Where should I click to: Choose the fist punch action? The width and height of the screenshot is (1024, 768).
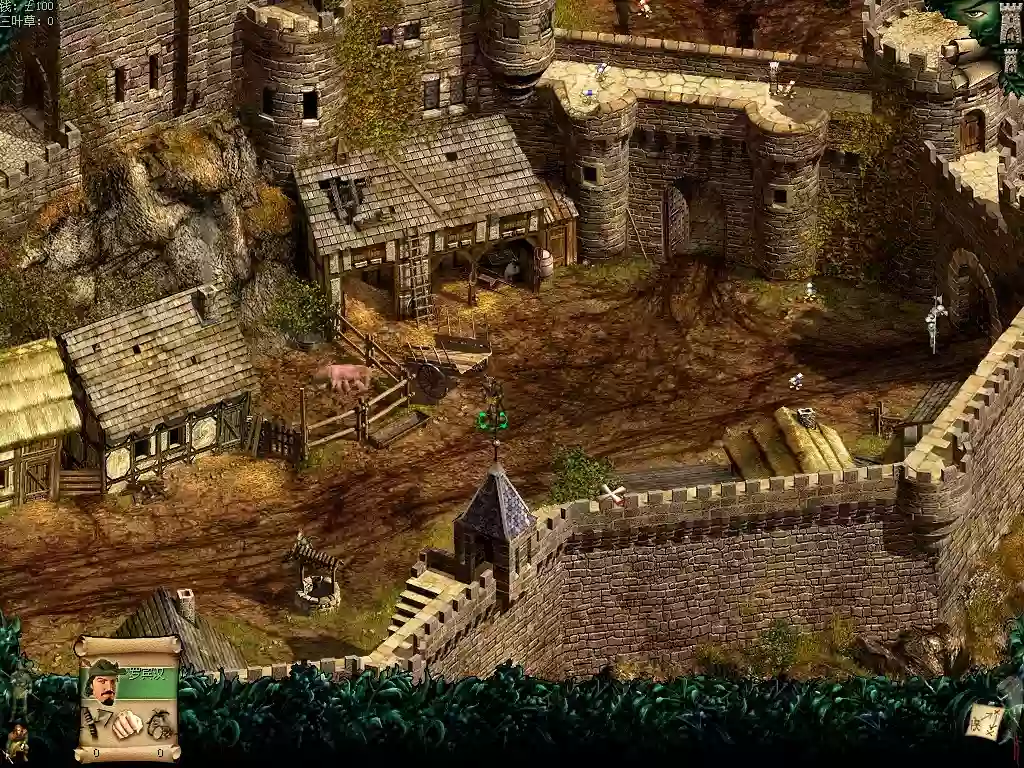(127, 724)
